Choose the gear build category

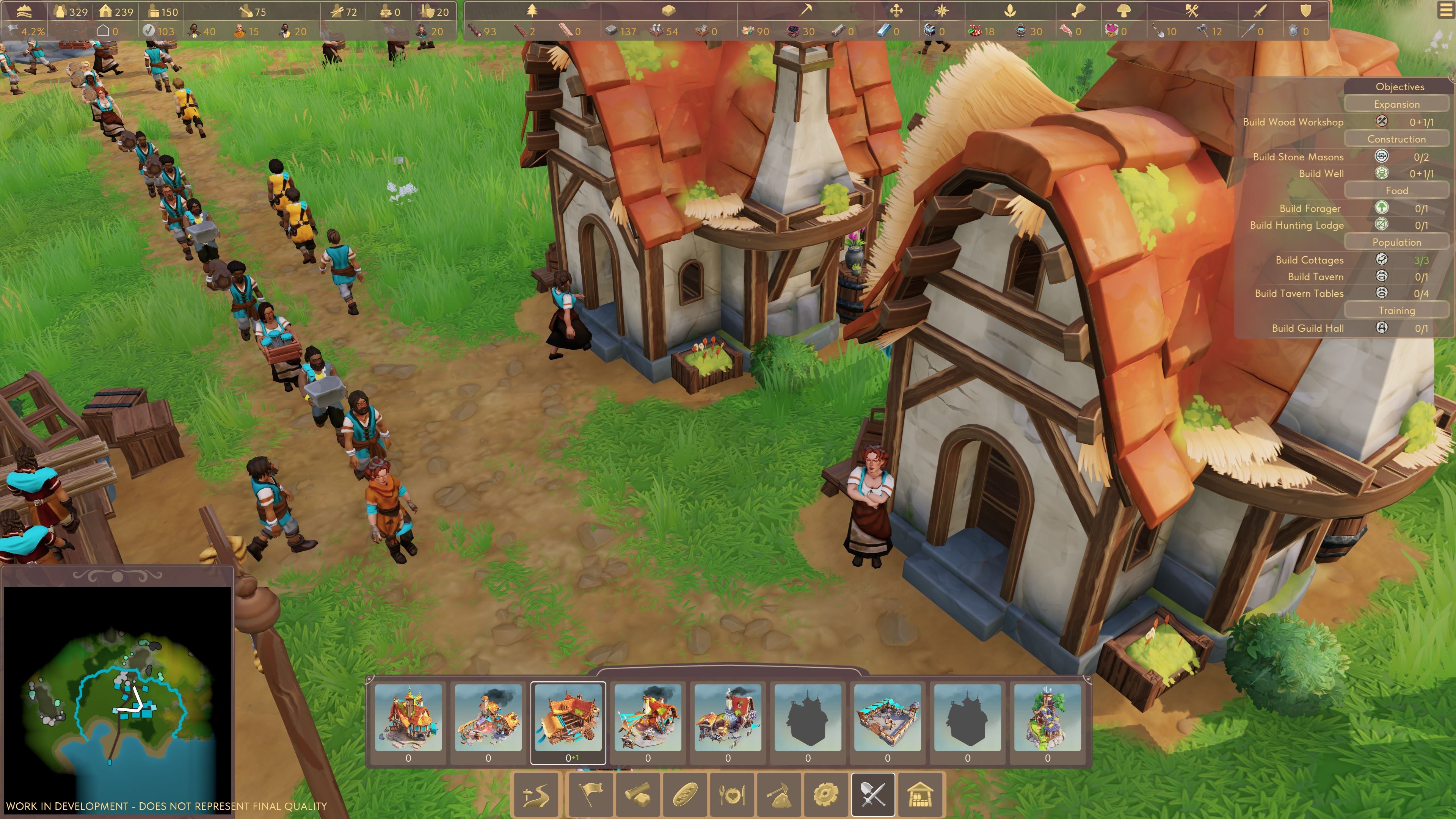[x=825, y=795]
